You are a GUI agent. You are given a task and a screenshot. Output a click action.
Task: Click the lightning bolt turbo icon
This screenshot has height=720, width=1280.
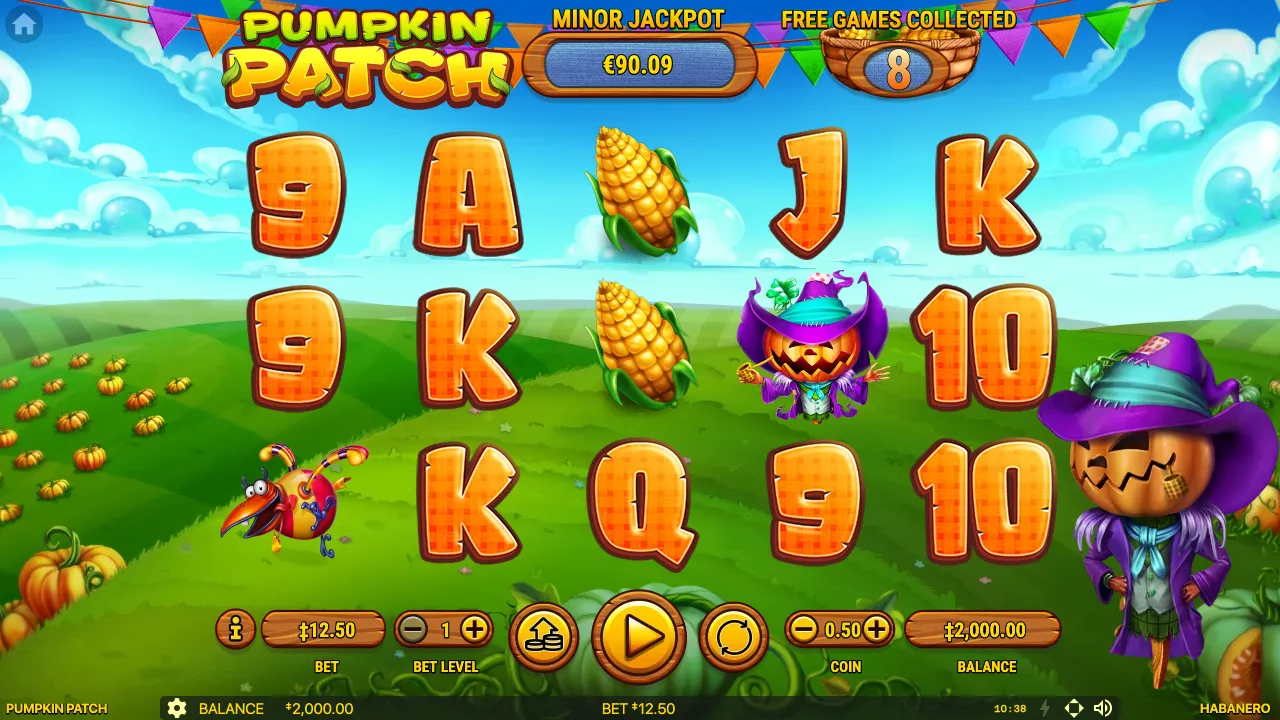pyautogui.click(x=1044, y=708)
